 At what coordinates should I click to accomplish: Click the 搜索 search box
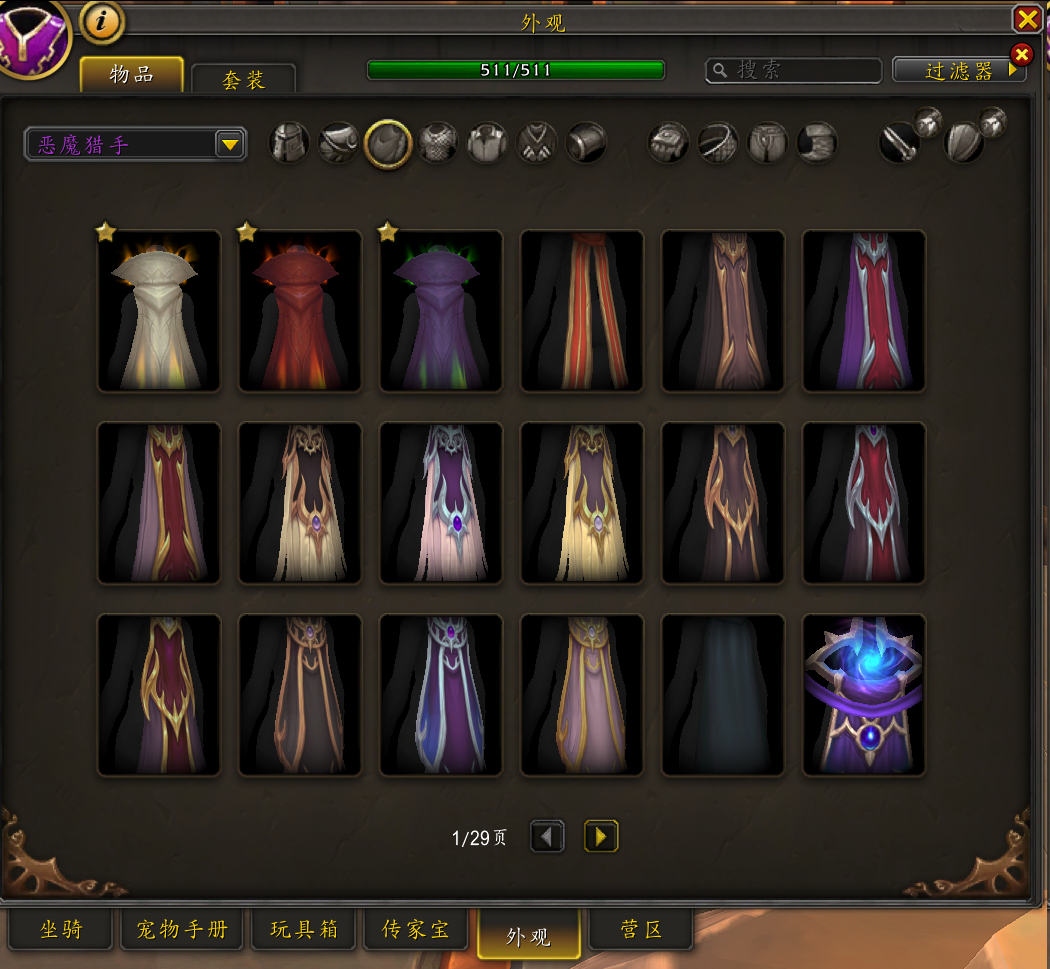coord(794,70)
